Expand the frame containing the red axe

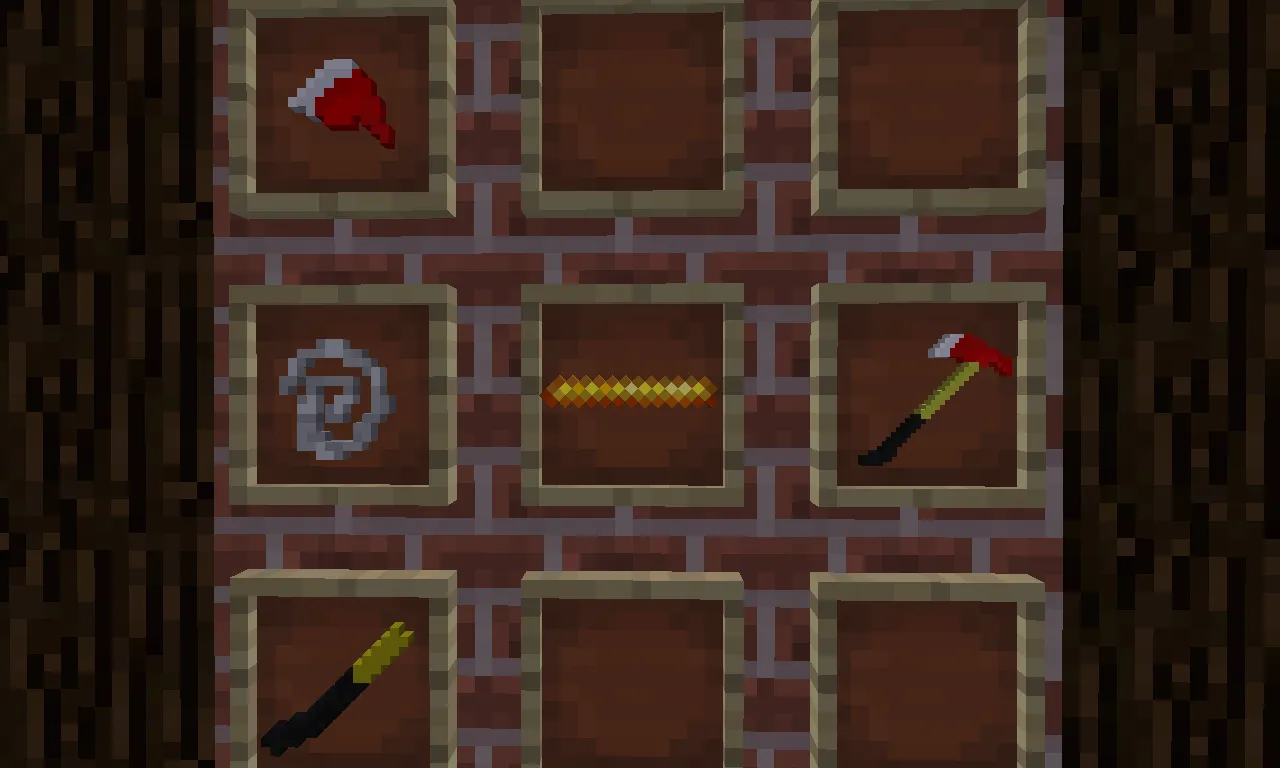tap(930, 390)
